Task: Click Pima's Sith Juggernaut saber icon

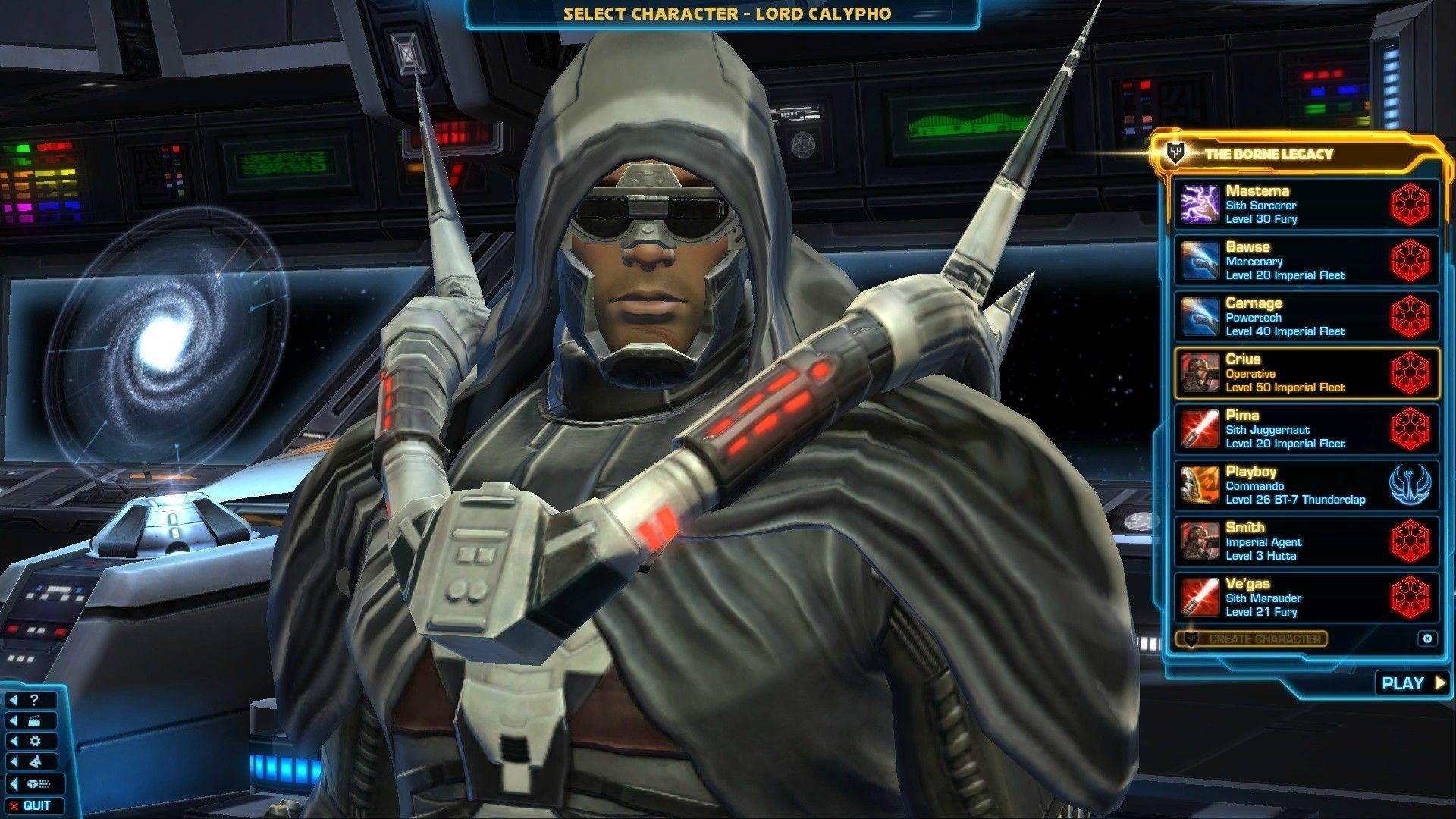Action: 1199,428
